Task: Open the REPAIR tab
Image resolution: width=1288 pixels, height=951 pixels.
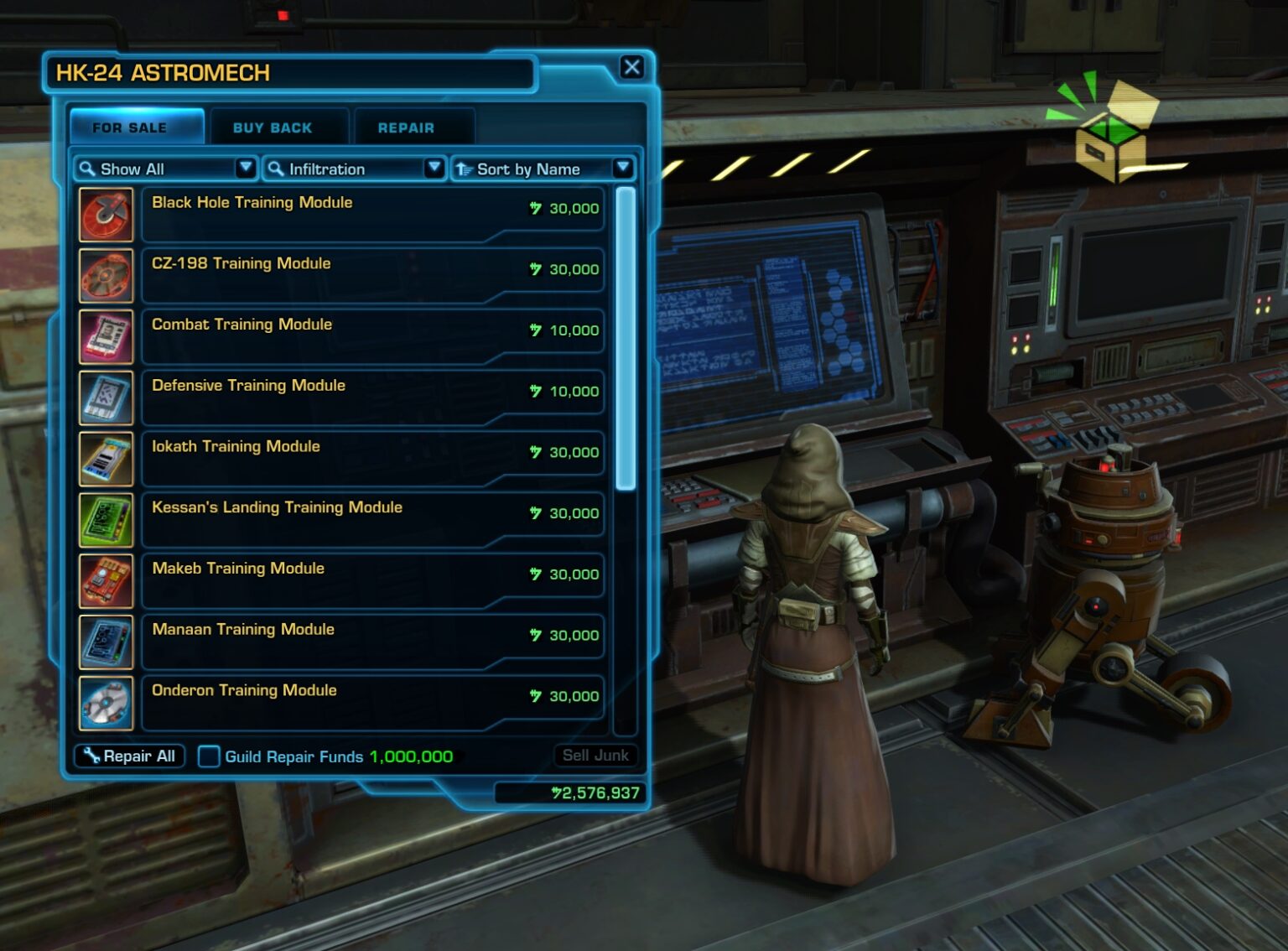Action: coord(406,127)
